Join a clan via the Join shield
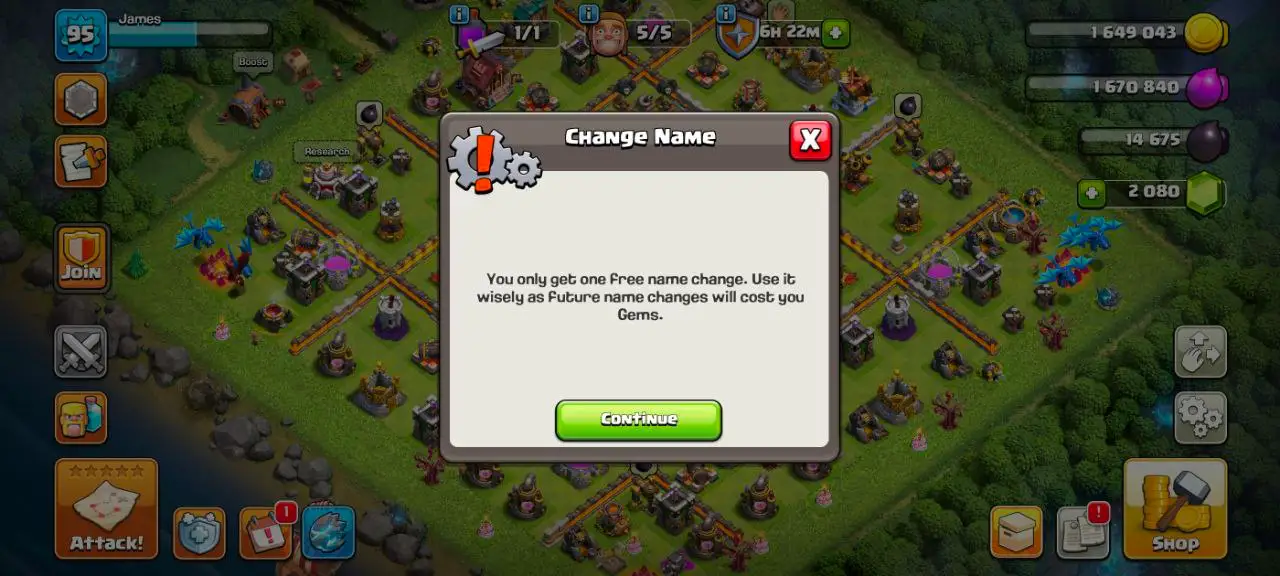The height and width of the screenshot is (576, 1280). pos(81,257)
